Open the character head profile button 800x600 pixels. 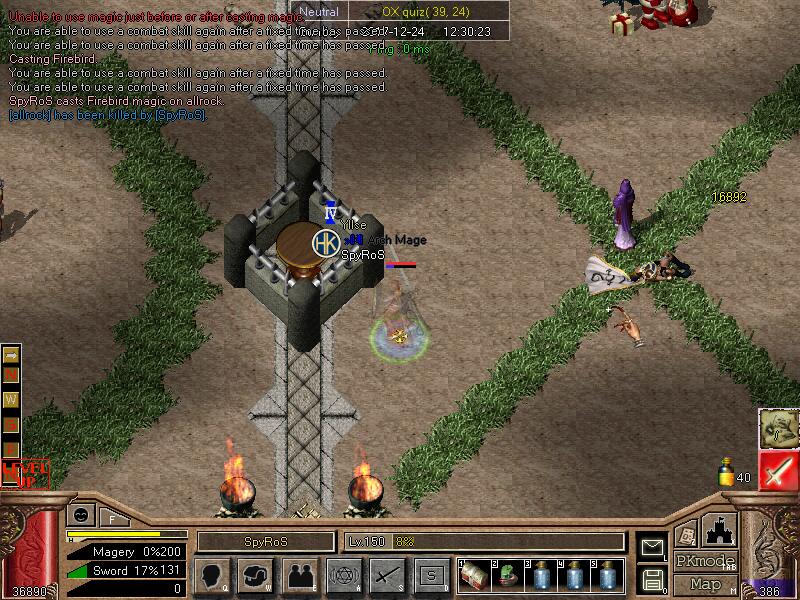[x=213, y=576]
